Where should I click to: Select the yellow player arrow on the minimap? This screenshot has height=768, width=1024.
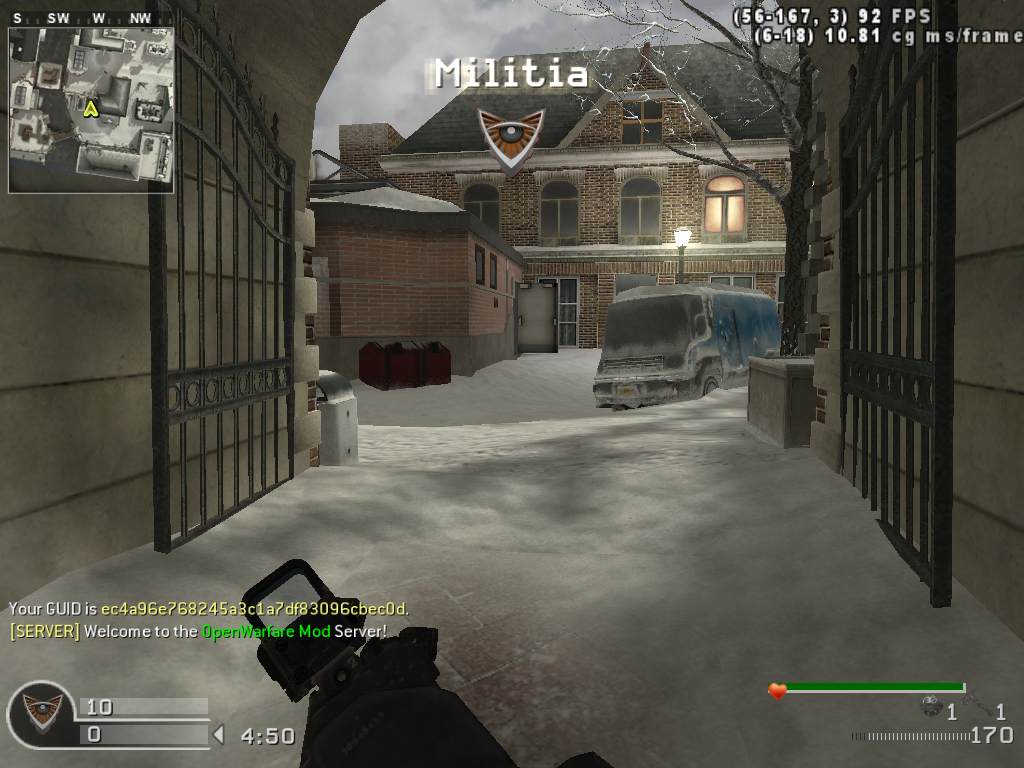pos(90,108)
